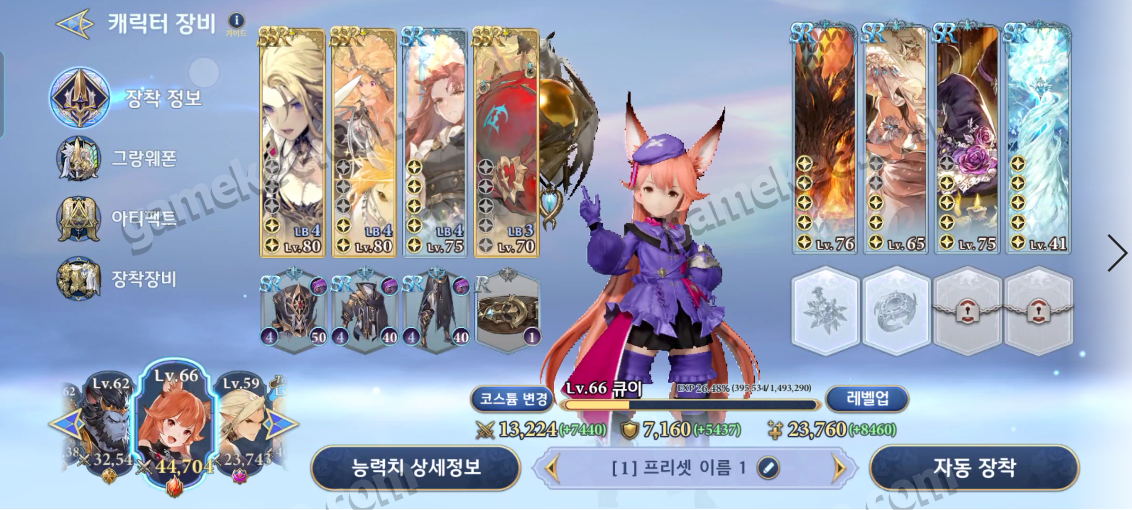This screenshot has height=510, width=1132.
Task: Click the 코스튬 변경 button
Action: 510,399
